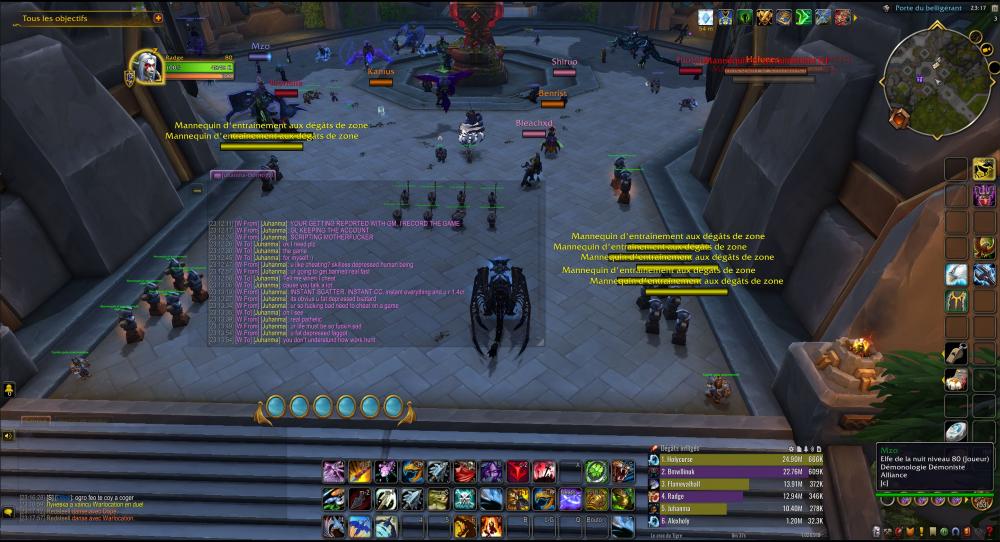Select the Akahely damage meter row
The height and width of the screenshot is (542, 1000).
(738, 521)
